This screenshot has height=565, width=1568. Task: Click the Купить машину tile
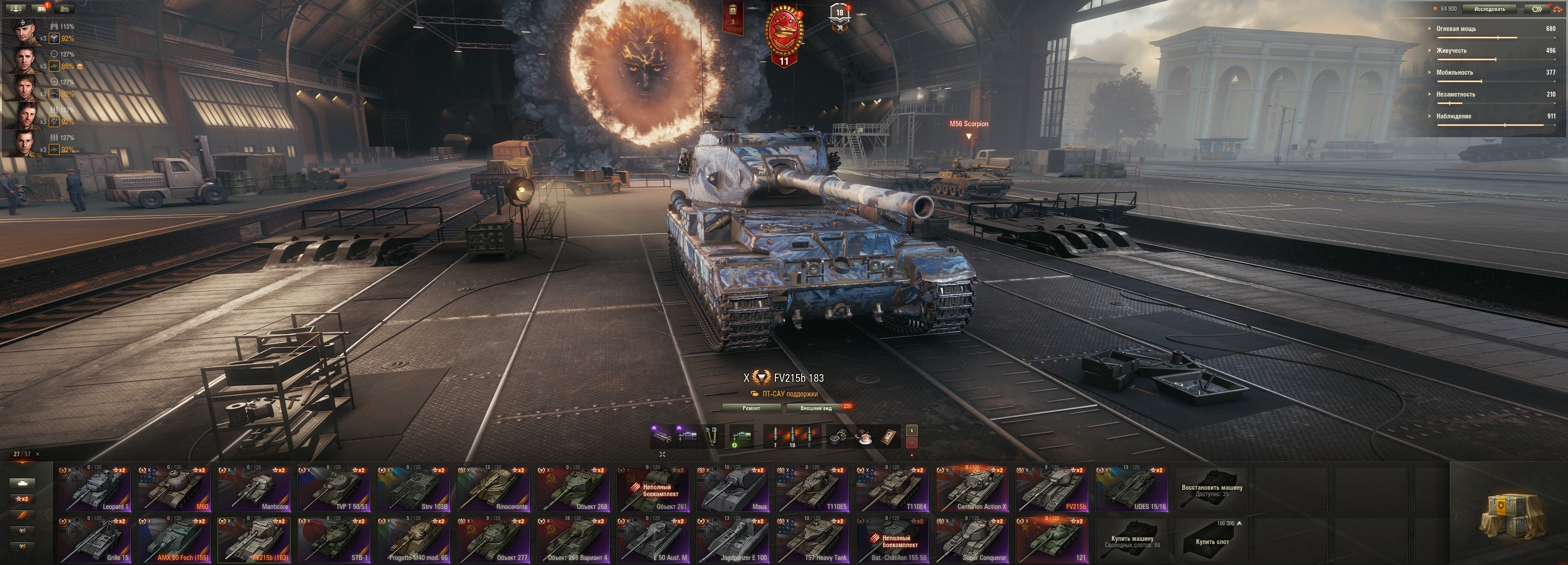[x=1132, y=540]
